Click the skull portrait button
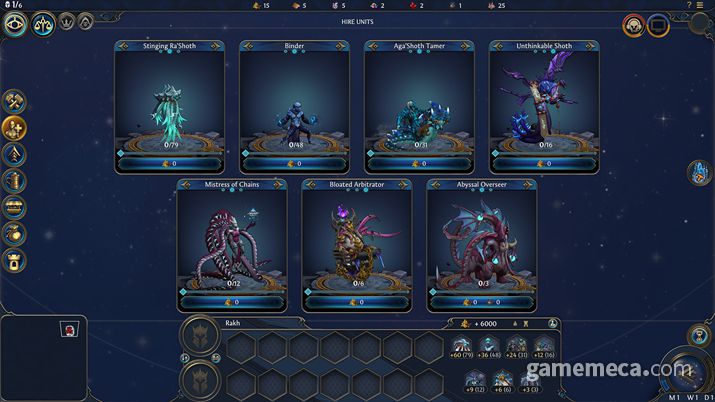 click(x=633, y=25)
